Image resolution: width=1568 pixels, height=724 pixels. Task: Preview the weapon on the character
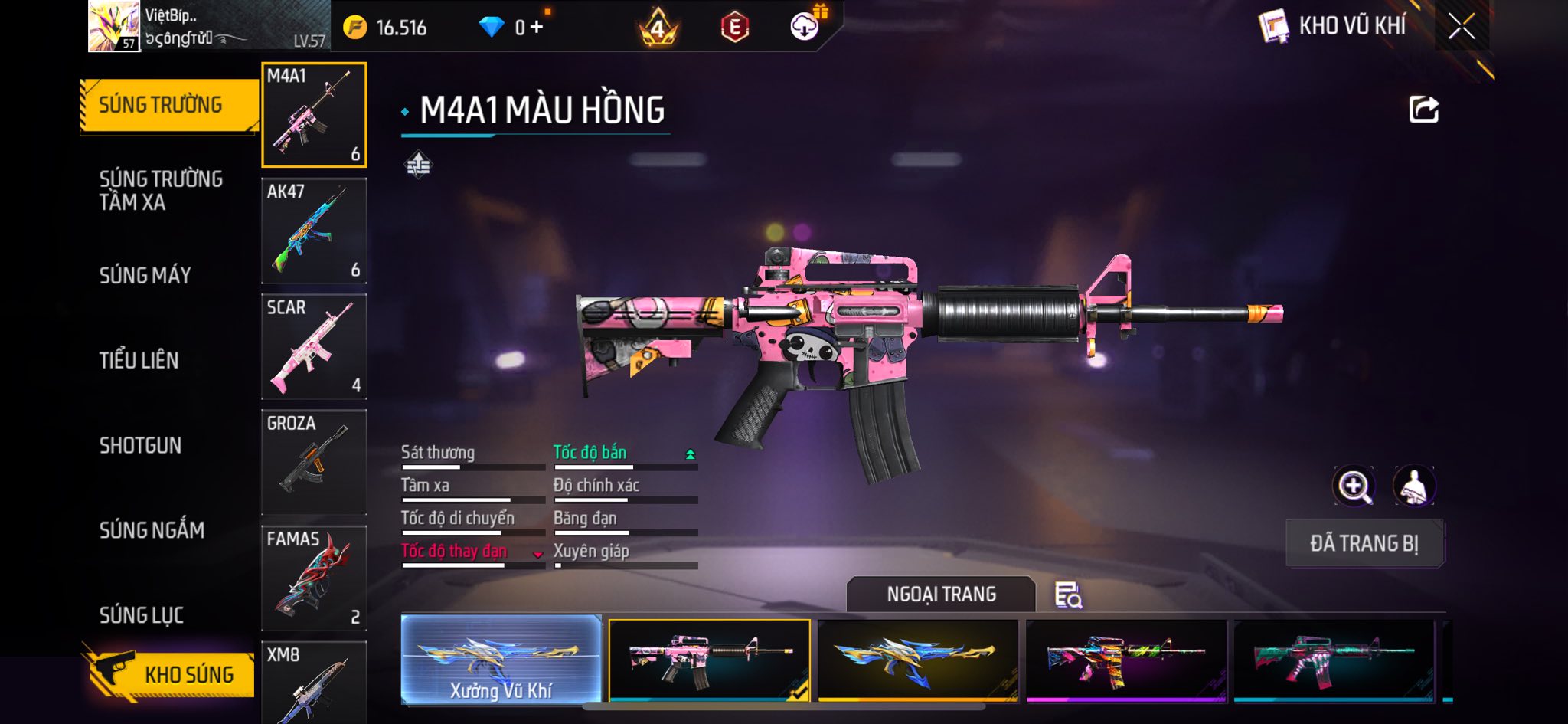pos(1413,486)
